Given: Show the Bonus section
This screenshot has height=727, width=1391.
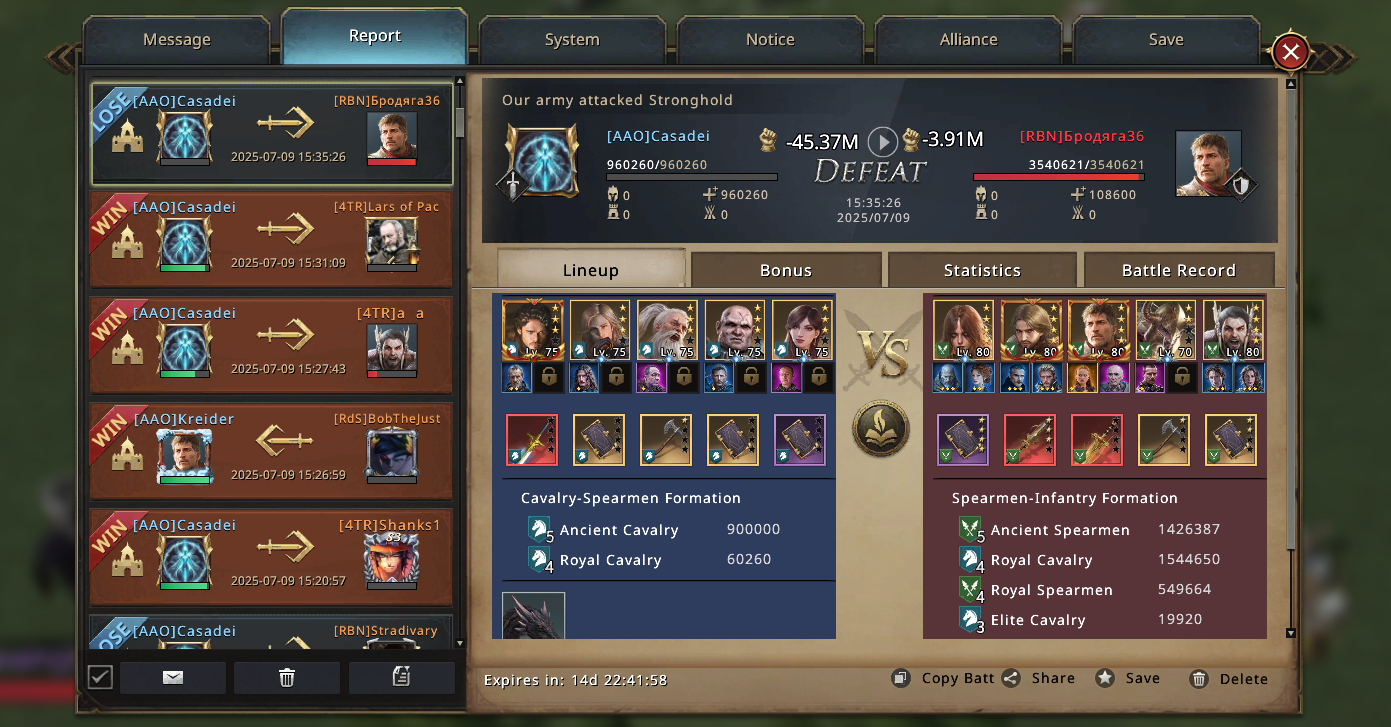Looking at the screenshot, I should click(x=786, y=270).
